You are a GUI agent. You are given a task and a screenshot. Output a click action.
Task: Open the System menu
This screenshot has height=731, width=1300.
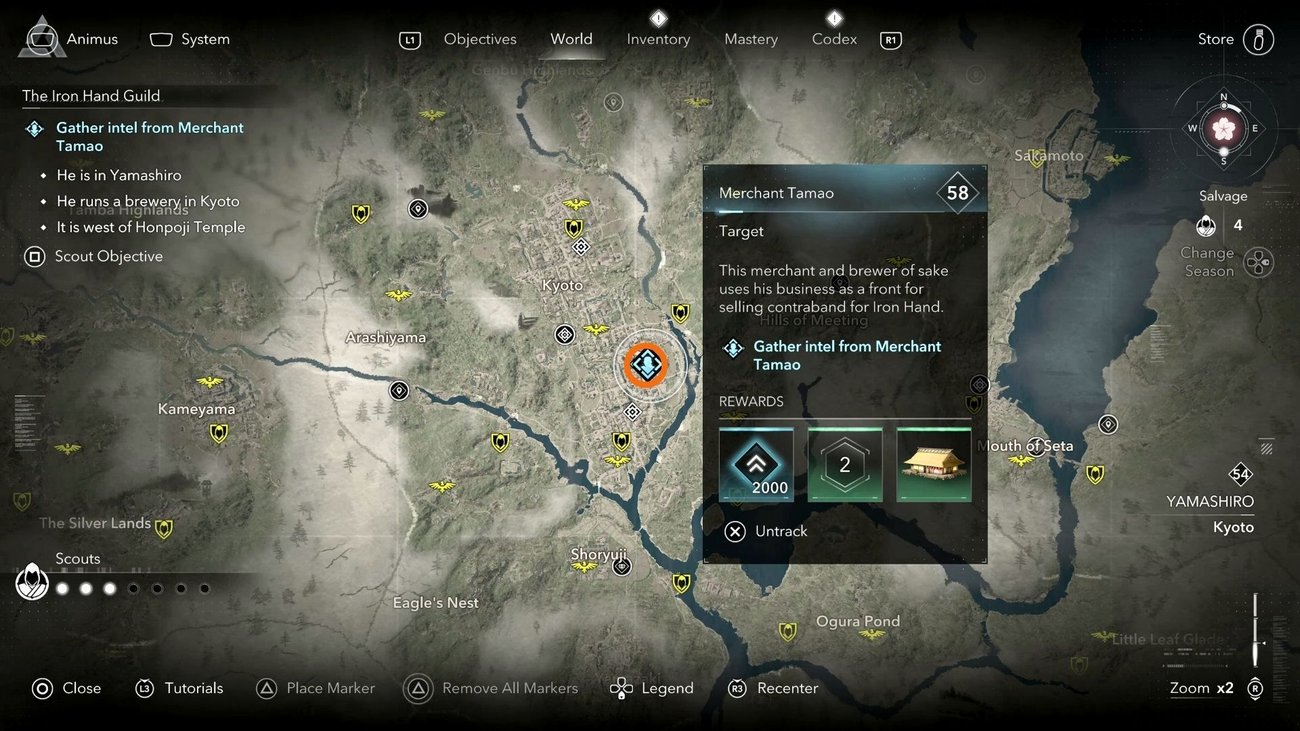tap(190, 39)
